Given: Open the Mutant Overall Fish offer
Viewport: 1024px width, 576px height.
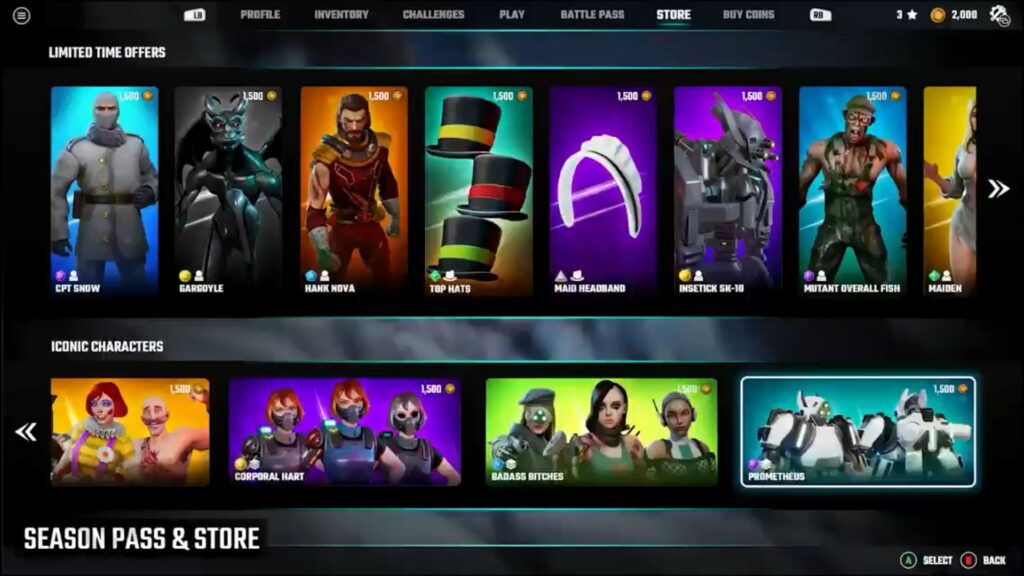Looking at the screenshot, I should click(852, 191).
